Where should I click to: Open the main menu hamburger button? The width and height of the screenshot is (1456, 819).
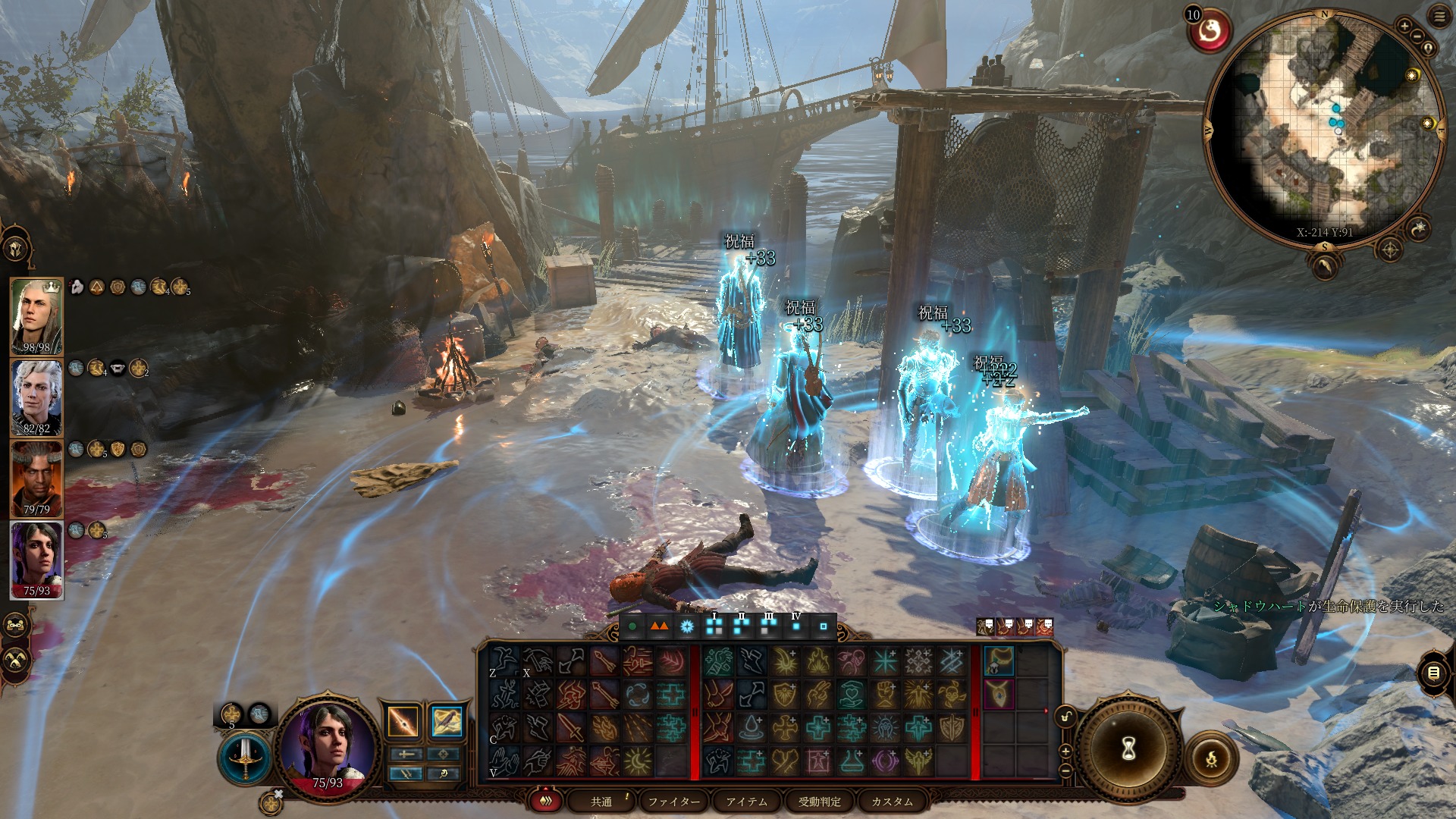(1438, 17)
